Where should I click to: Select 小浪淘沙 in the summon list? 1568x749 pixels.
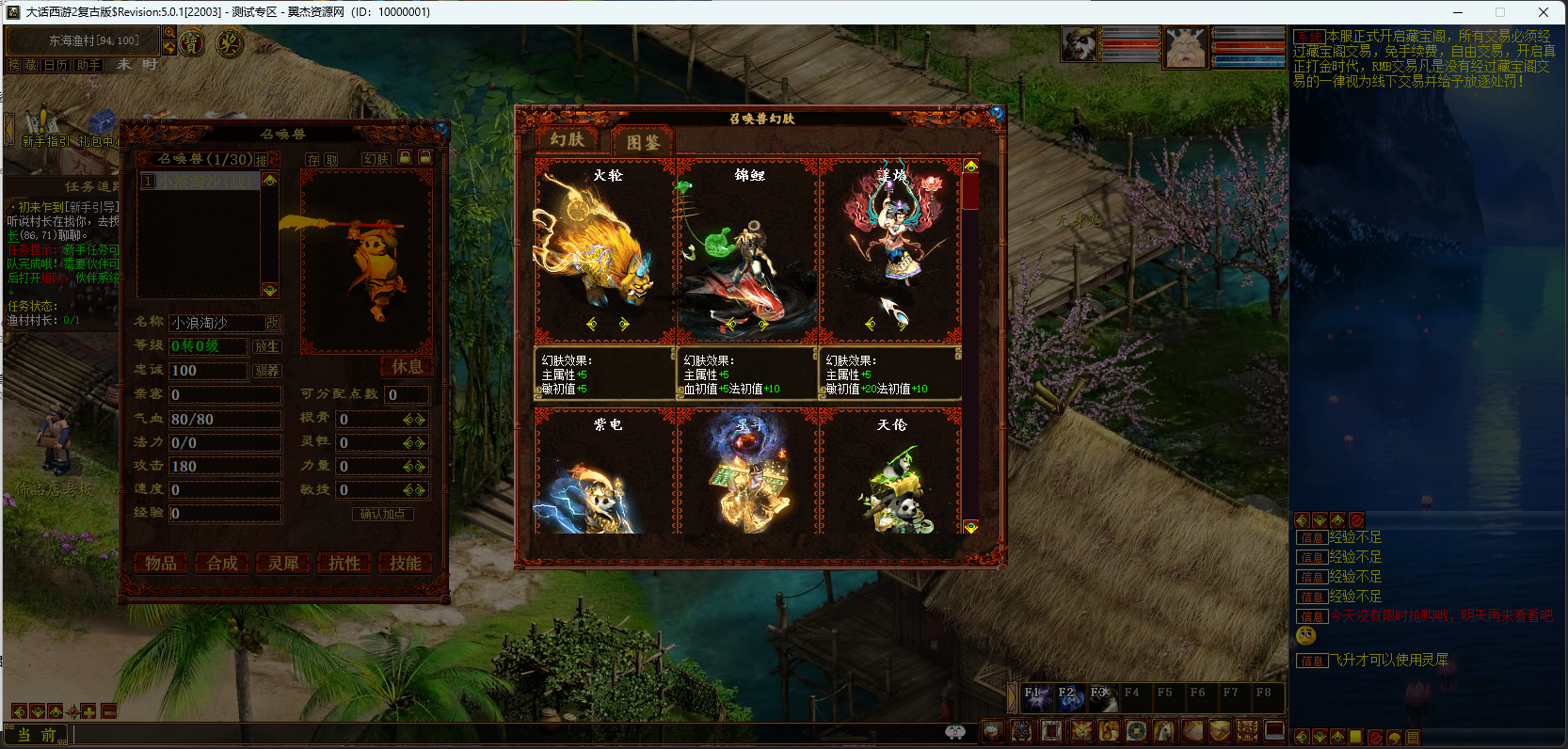(x=200, y=181)
